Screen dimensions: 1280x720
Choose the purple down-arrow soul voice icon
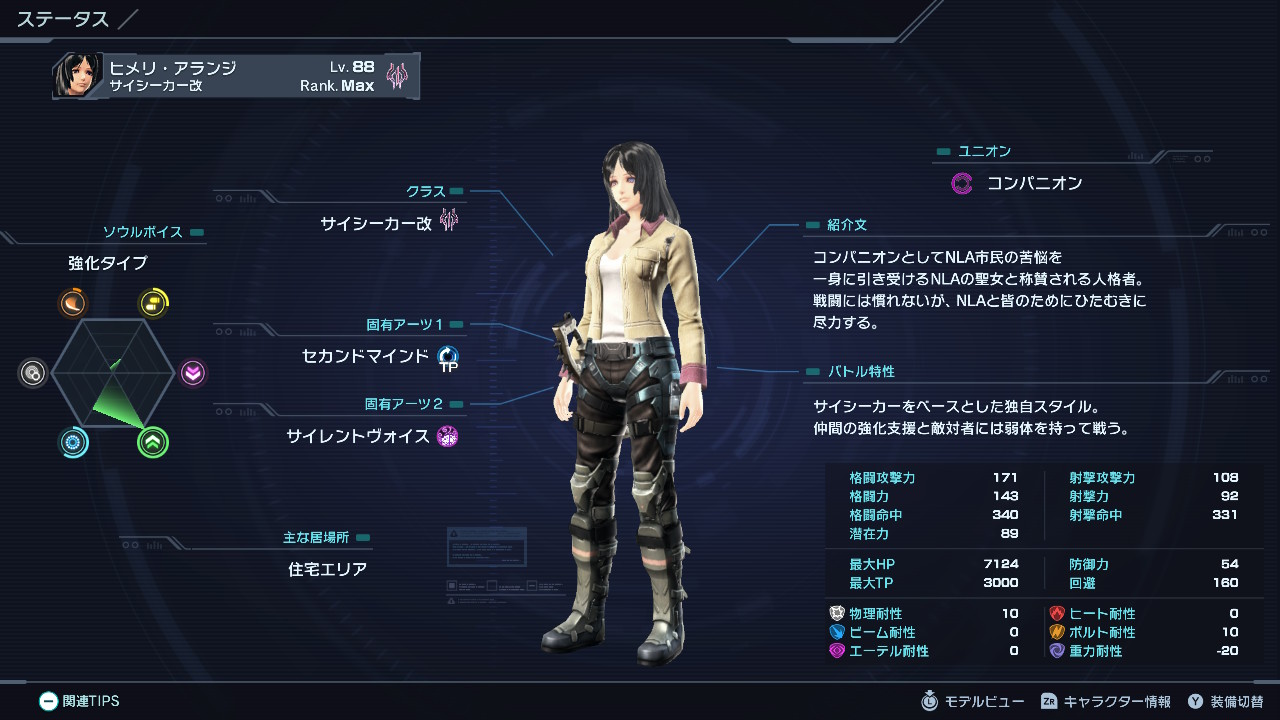[193, 373]
